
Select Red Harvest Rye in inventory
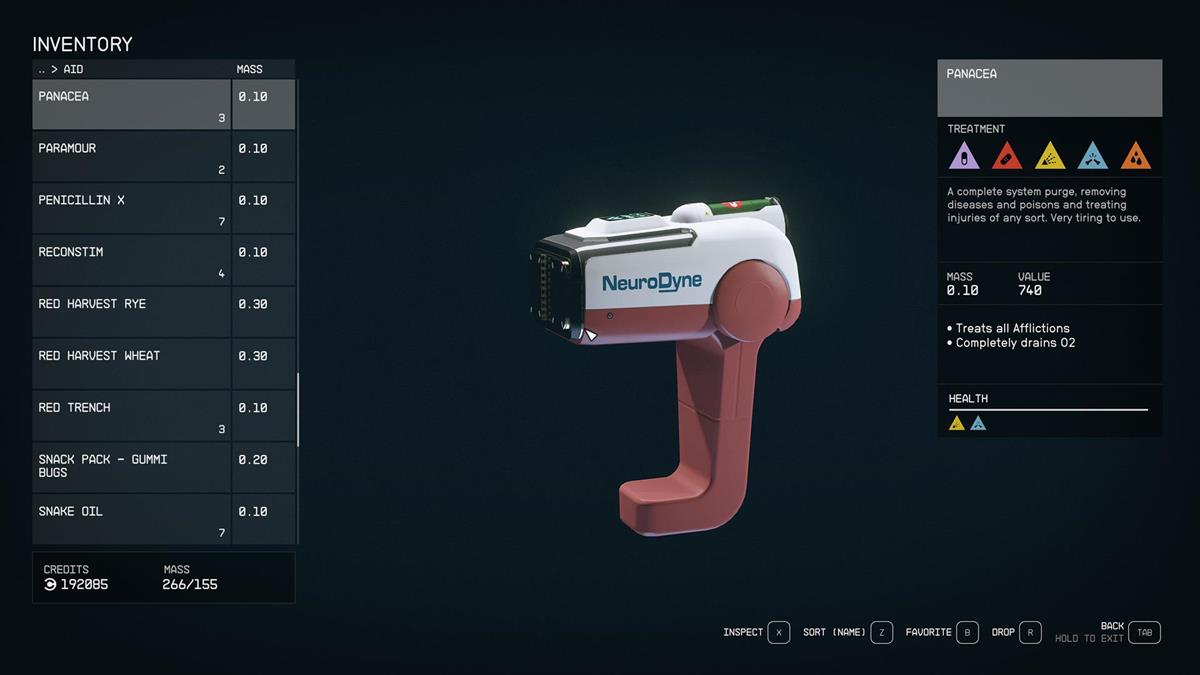click(x=131, y=313)
